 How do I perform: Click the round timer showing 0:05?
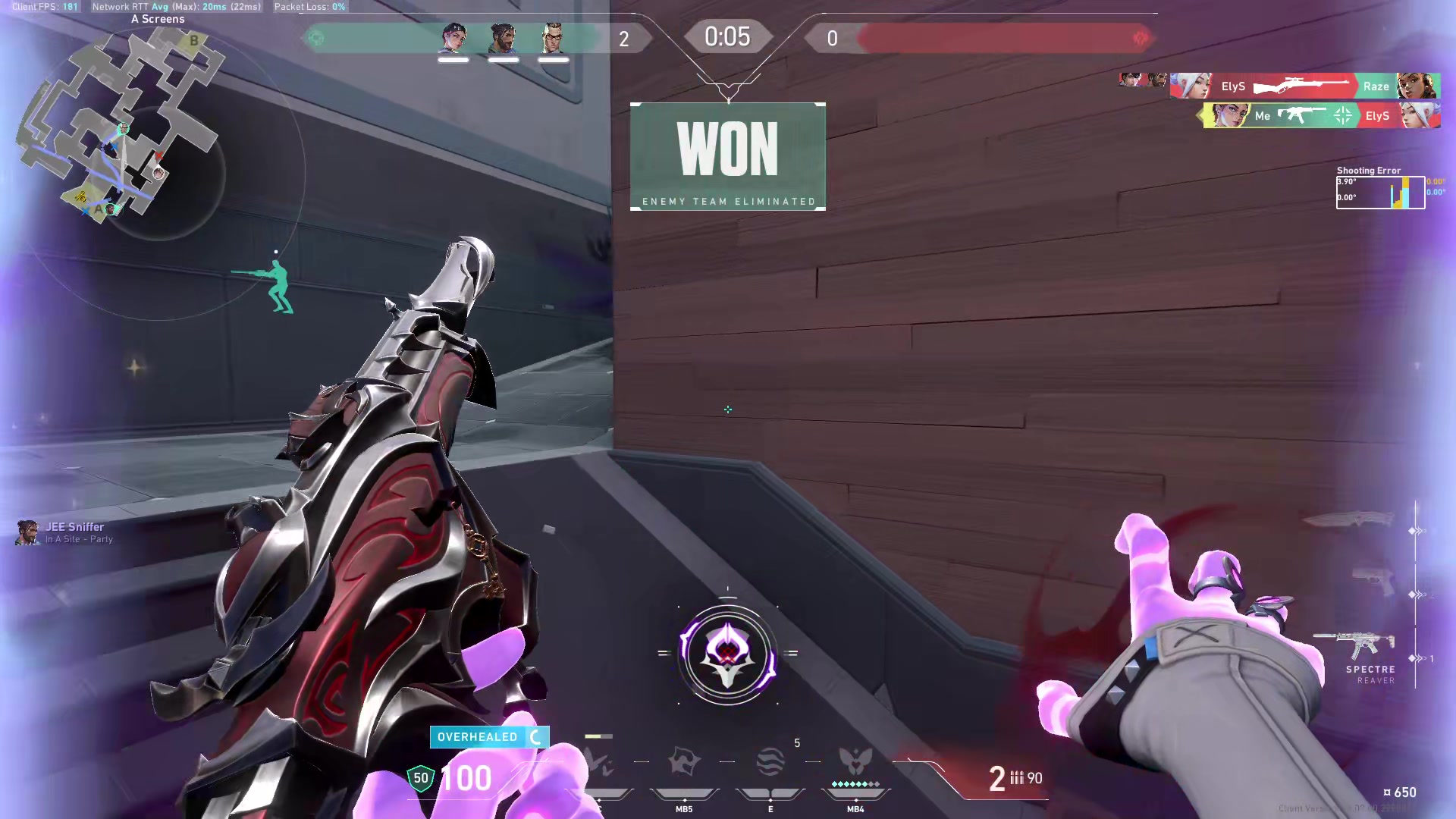(x=727, y=36)
